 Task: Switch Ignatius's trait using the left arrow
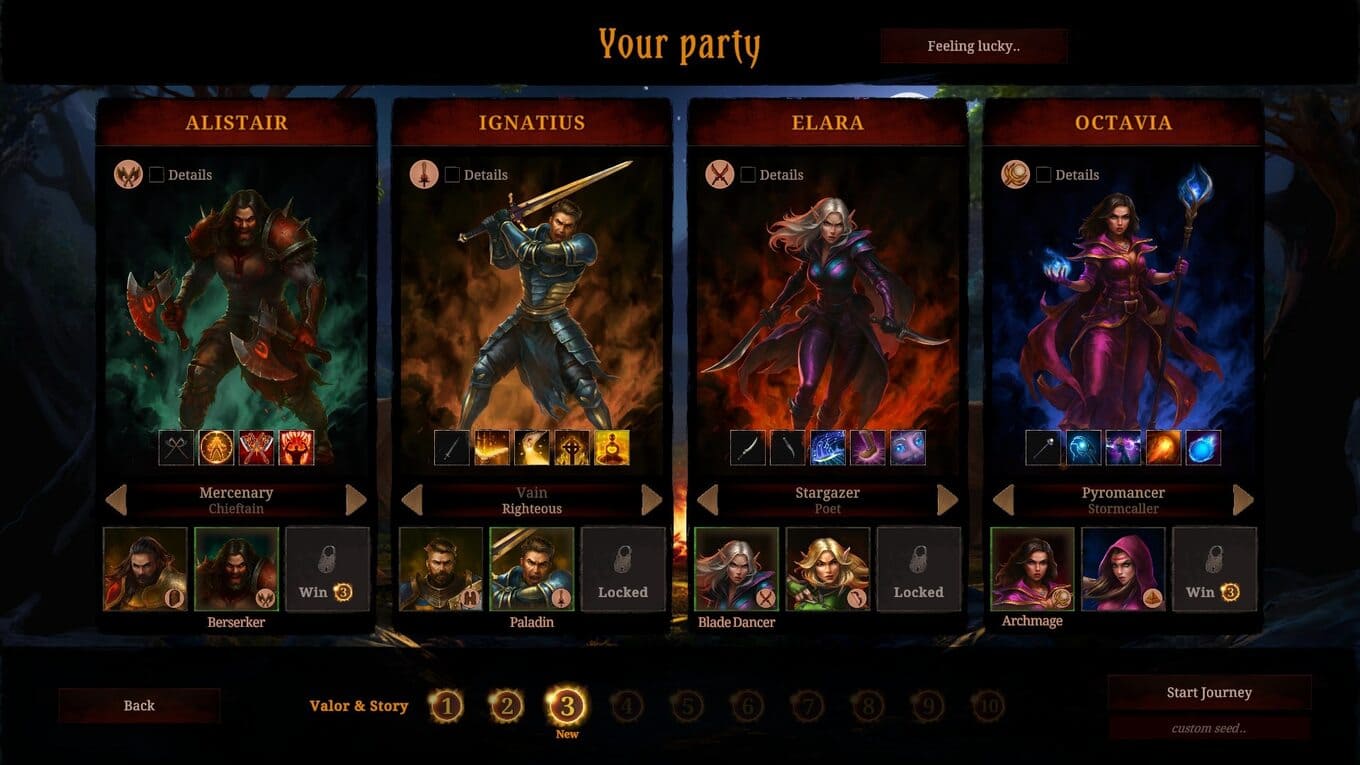(412, 499)
